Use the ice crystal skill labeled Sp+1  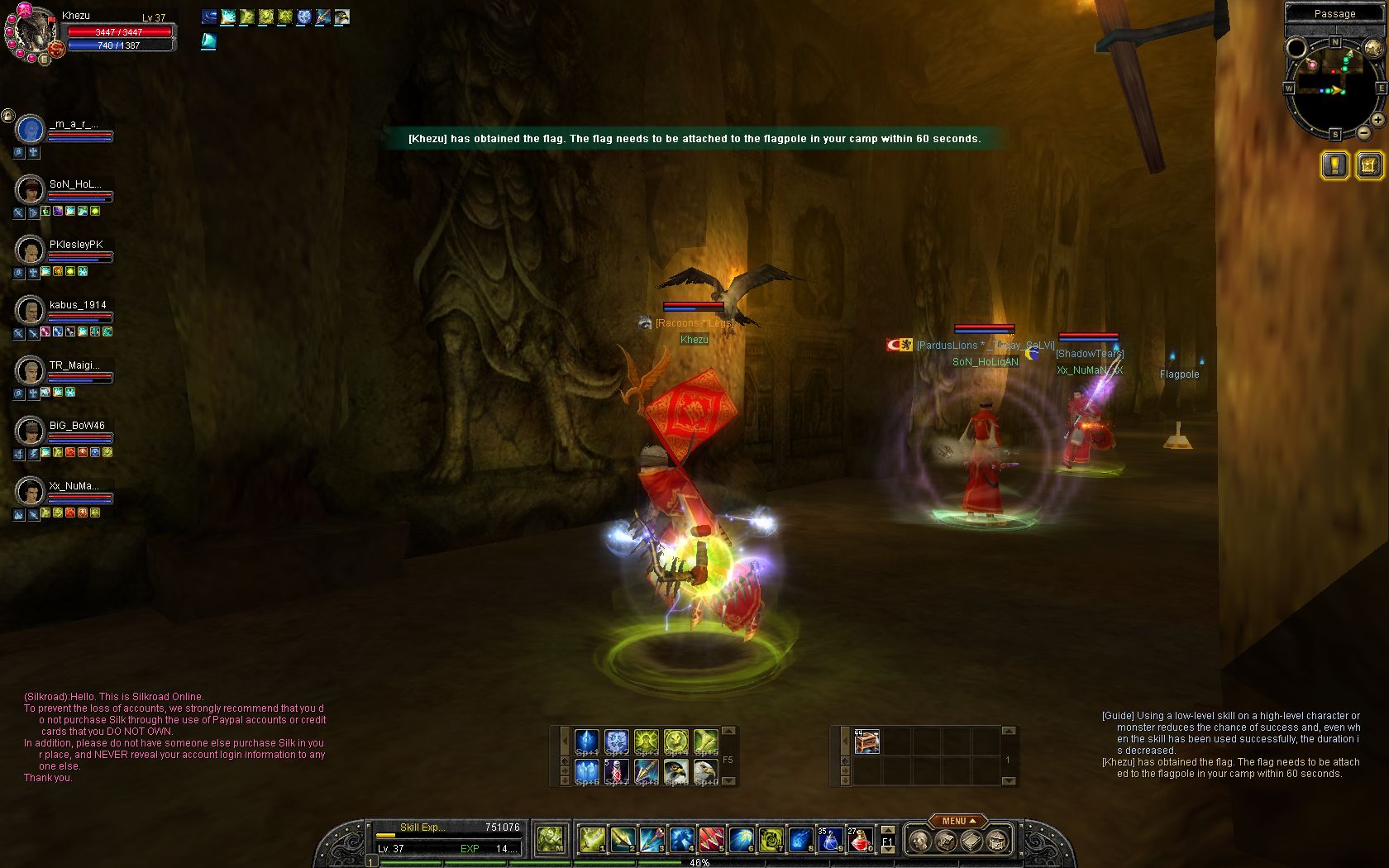pos(587,742)
